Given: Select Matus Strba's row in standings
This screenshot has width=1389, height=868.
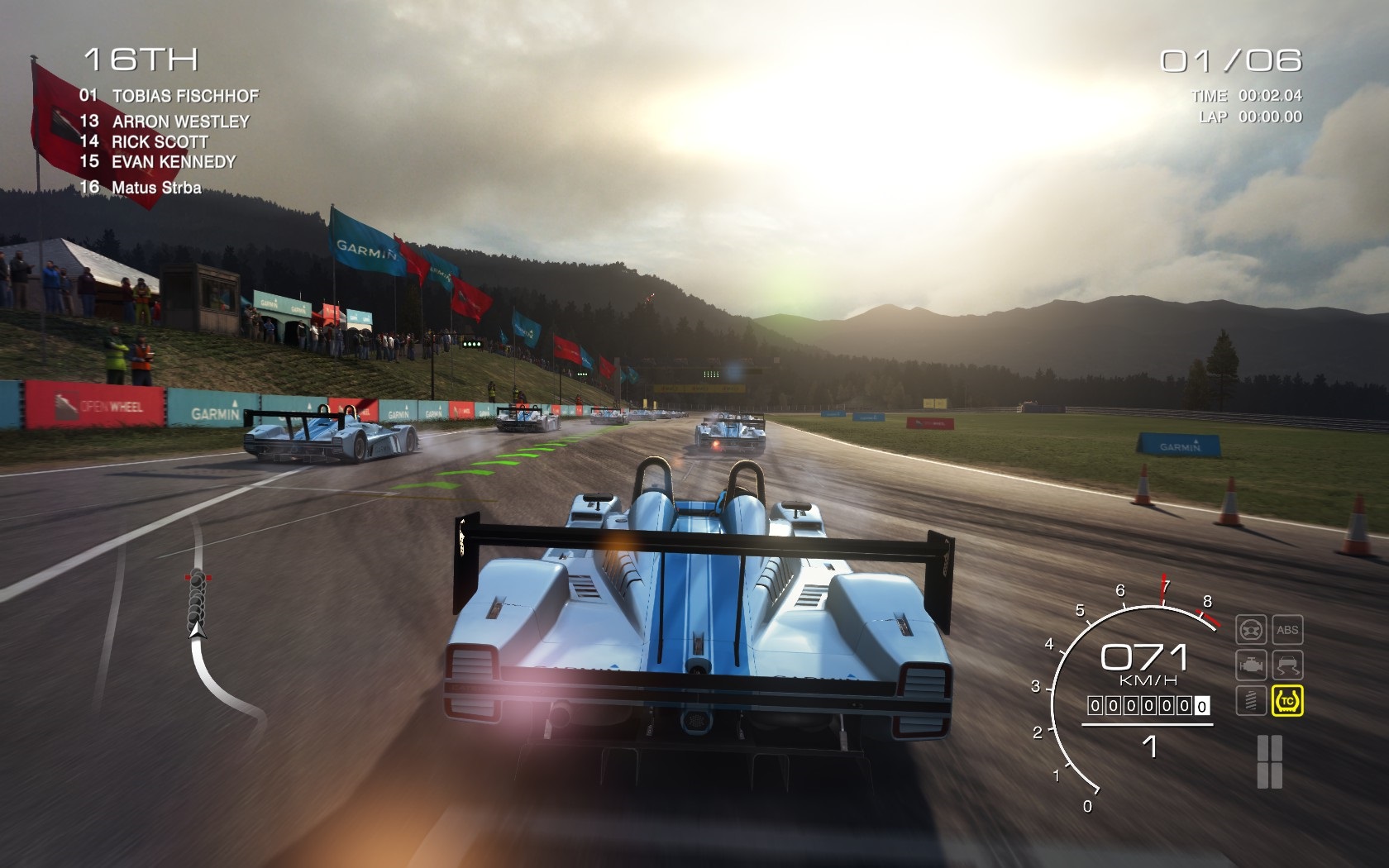Looking at the screenshot, I should 141,188.
